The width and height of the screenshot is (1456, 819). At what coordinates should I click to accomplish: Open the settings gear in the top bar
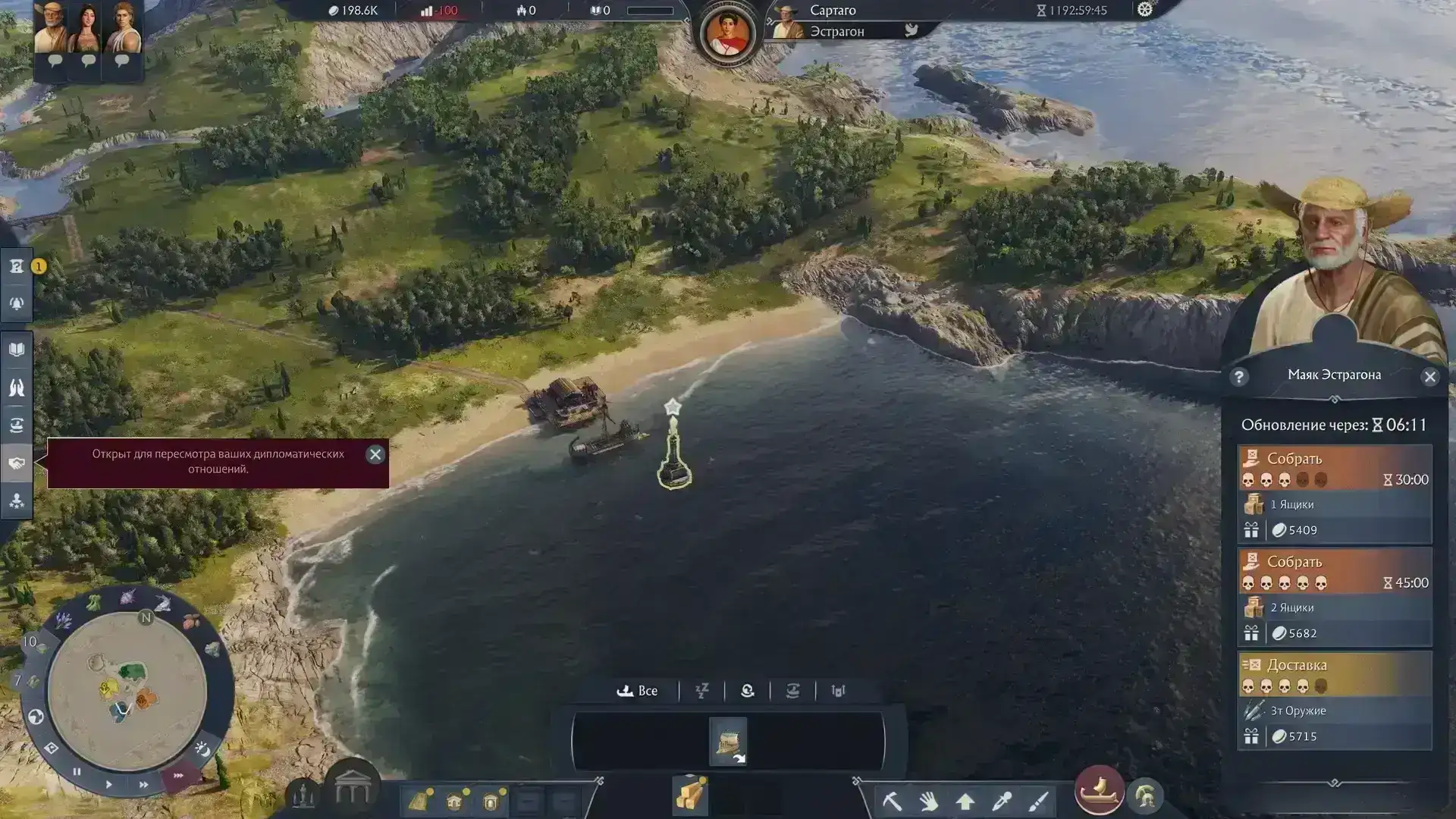click(x=1144, y=10)
